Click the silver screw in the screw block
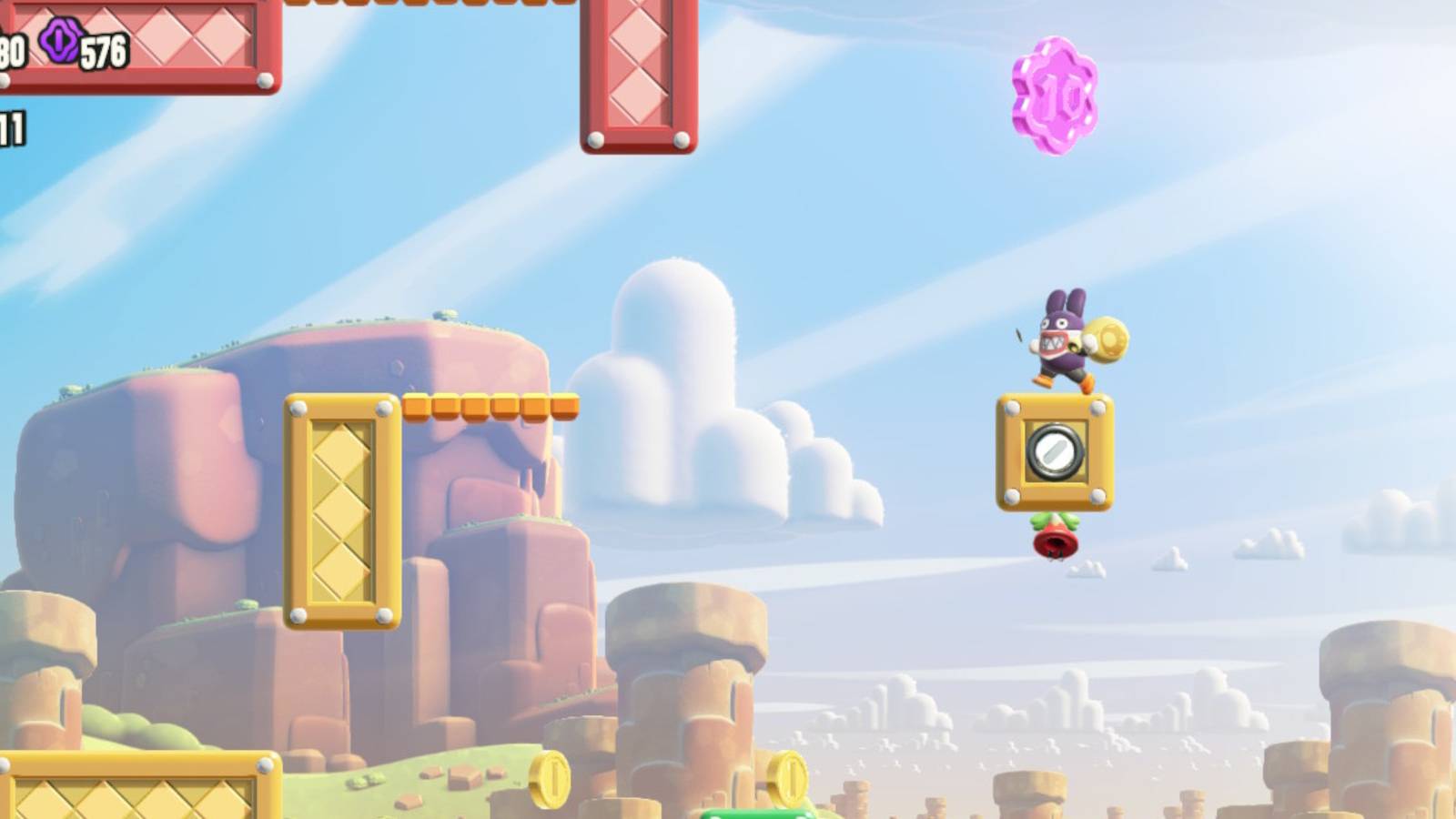 point(1056,450)
